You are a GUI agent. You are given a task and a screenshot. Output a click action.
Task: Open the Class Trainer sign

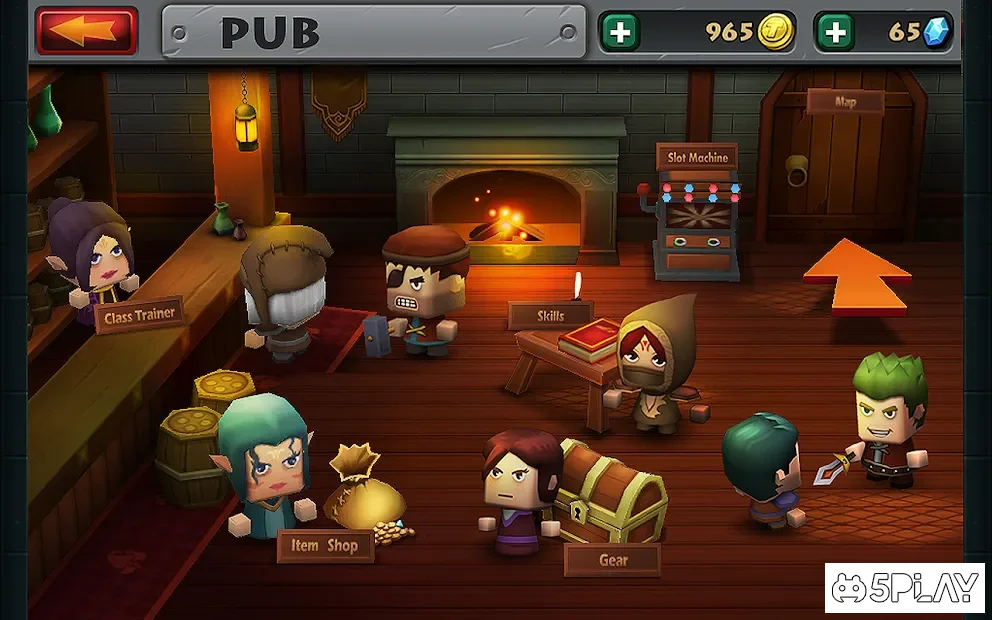(x=140, y=315)
